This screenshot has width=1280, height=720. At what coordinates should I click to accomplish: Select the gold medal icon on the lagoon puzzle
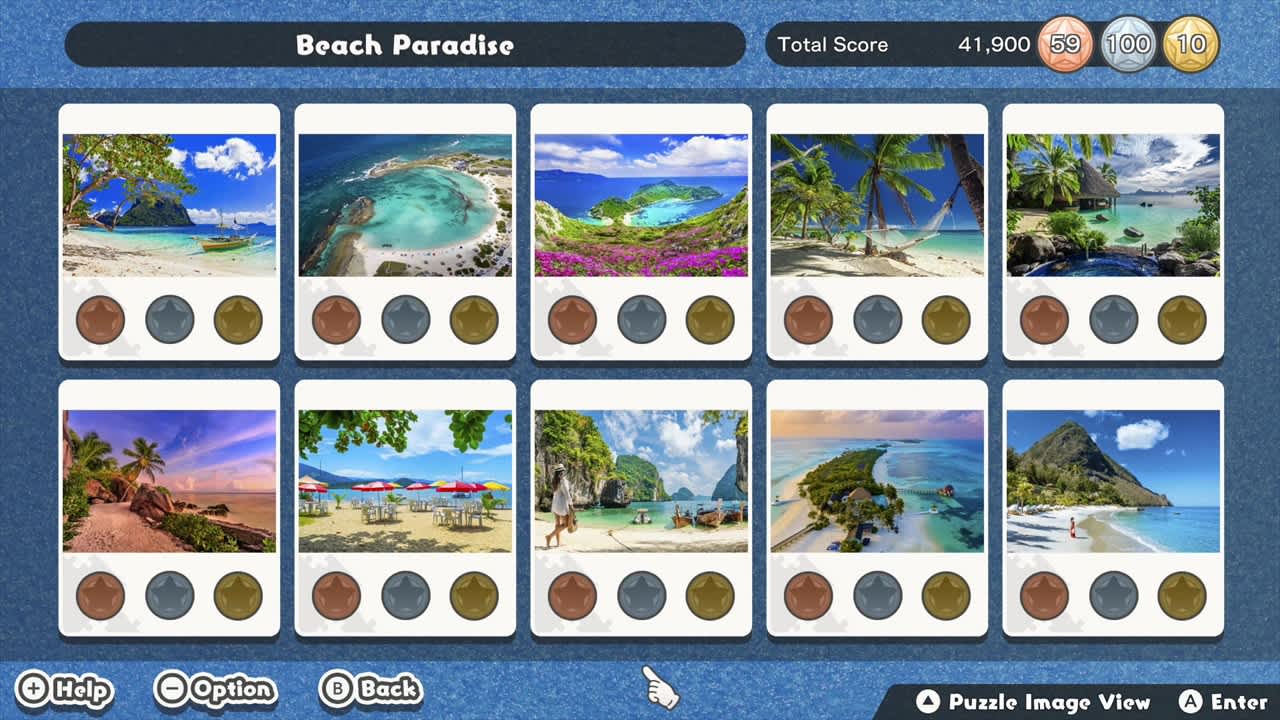(473, 319)
